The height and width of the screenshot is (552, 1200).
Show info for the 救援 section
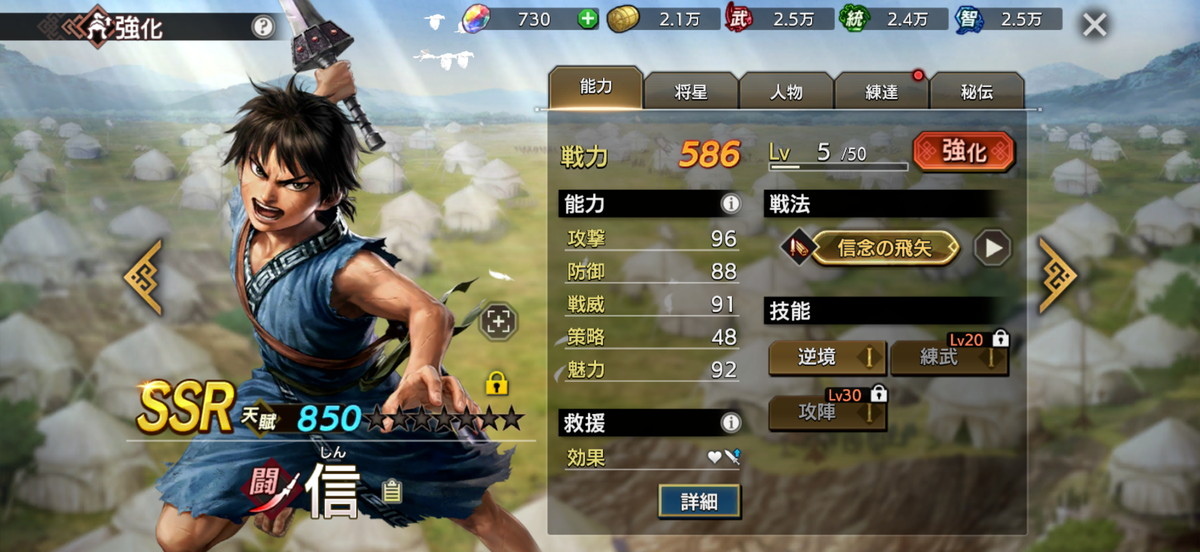click(731, 423)
